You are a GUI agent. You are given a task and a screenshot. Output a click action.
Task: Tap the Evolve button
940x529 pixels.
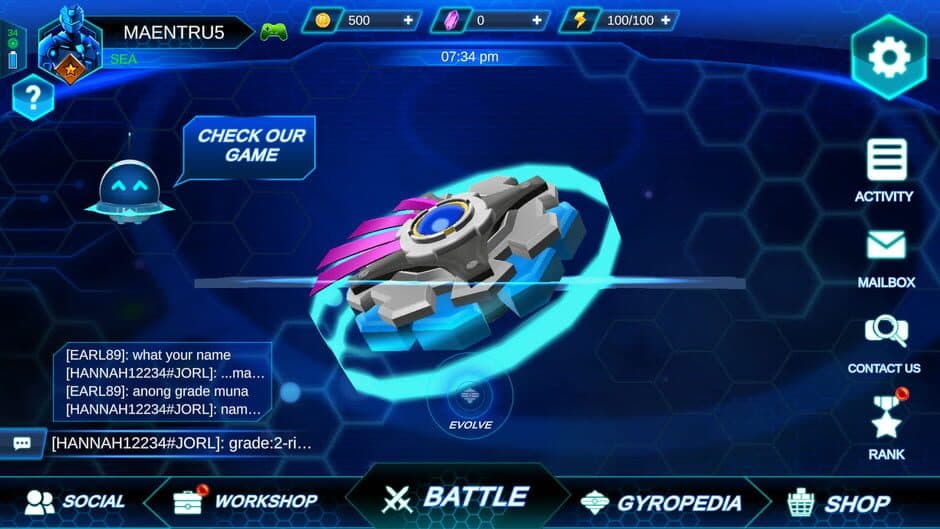(470, 402)
